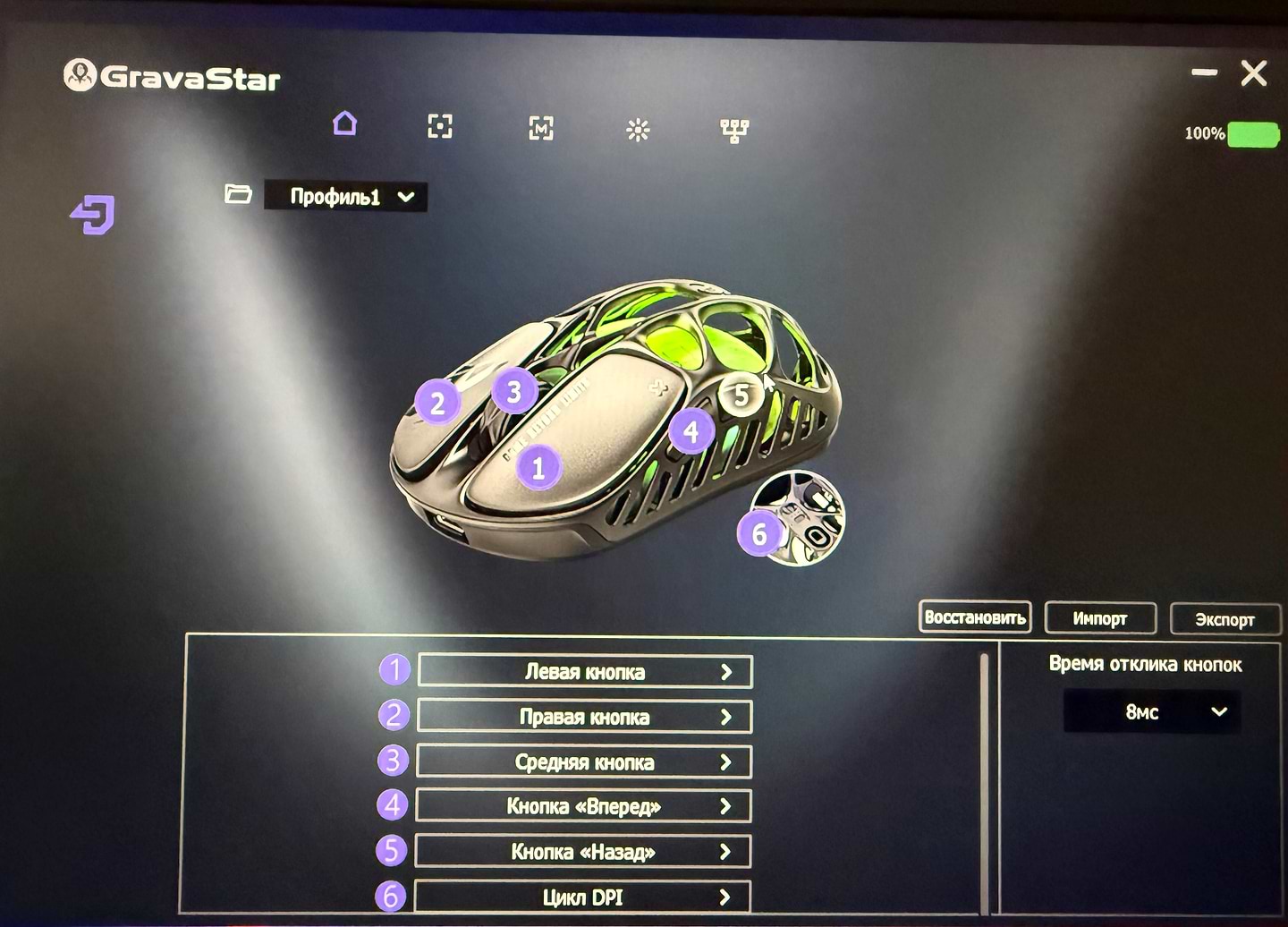The image size is (1288, 927).
Task: Expand the Профиль1 profile dropdown
Action: (346, 197)
